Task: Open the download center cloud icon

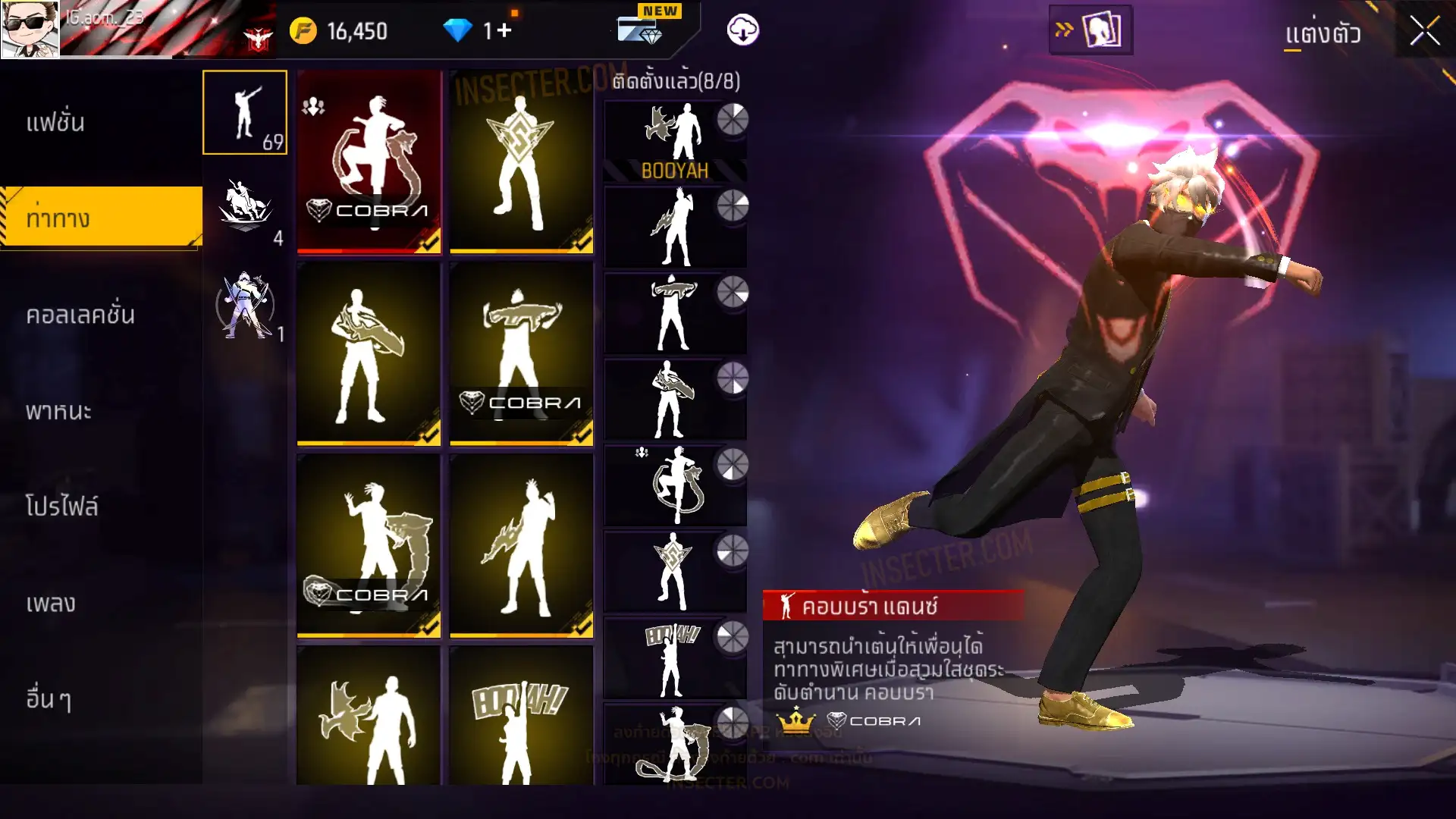Action: 742,30
